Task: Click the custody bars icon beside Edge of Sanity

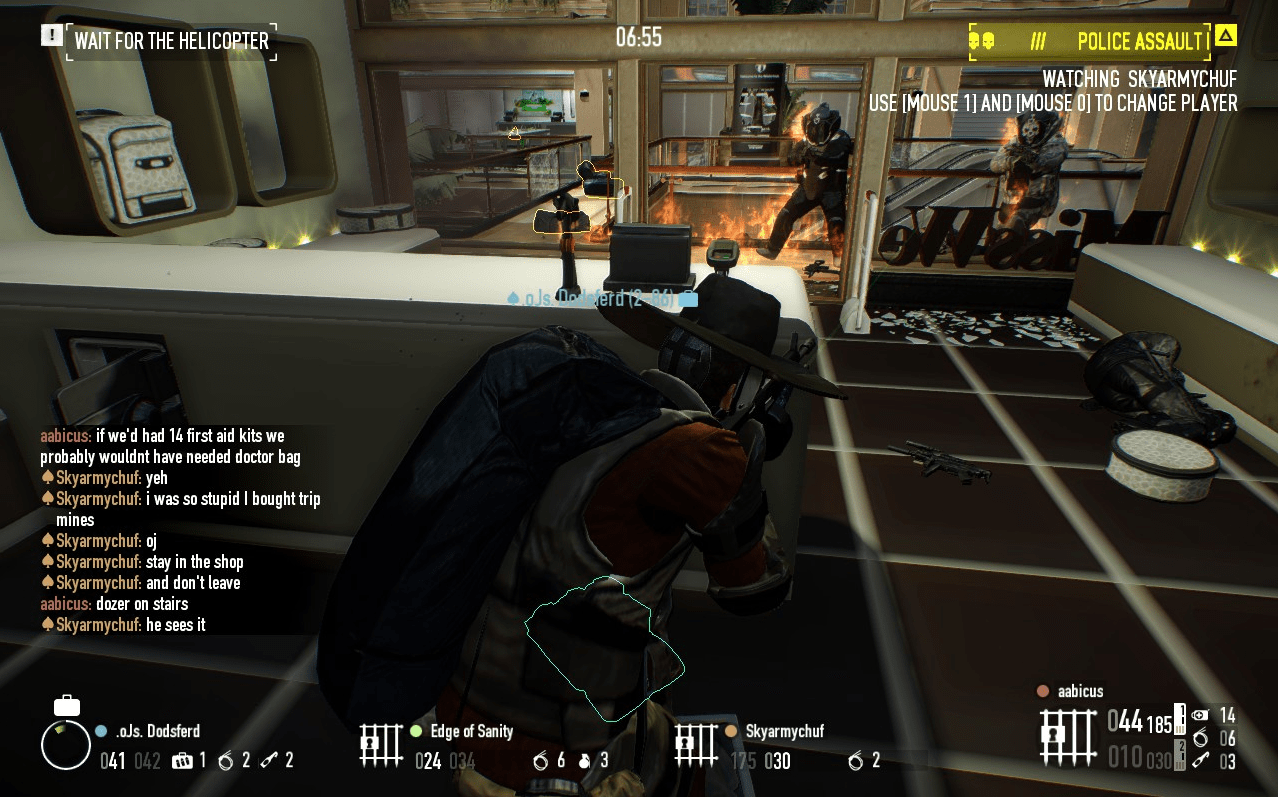Action: point(381,746)
